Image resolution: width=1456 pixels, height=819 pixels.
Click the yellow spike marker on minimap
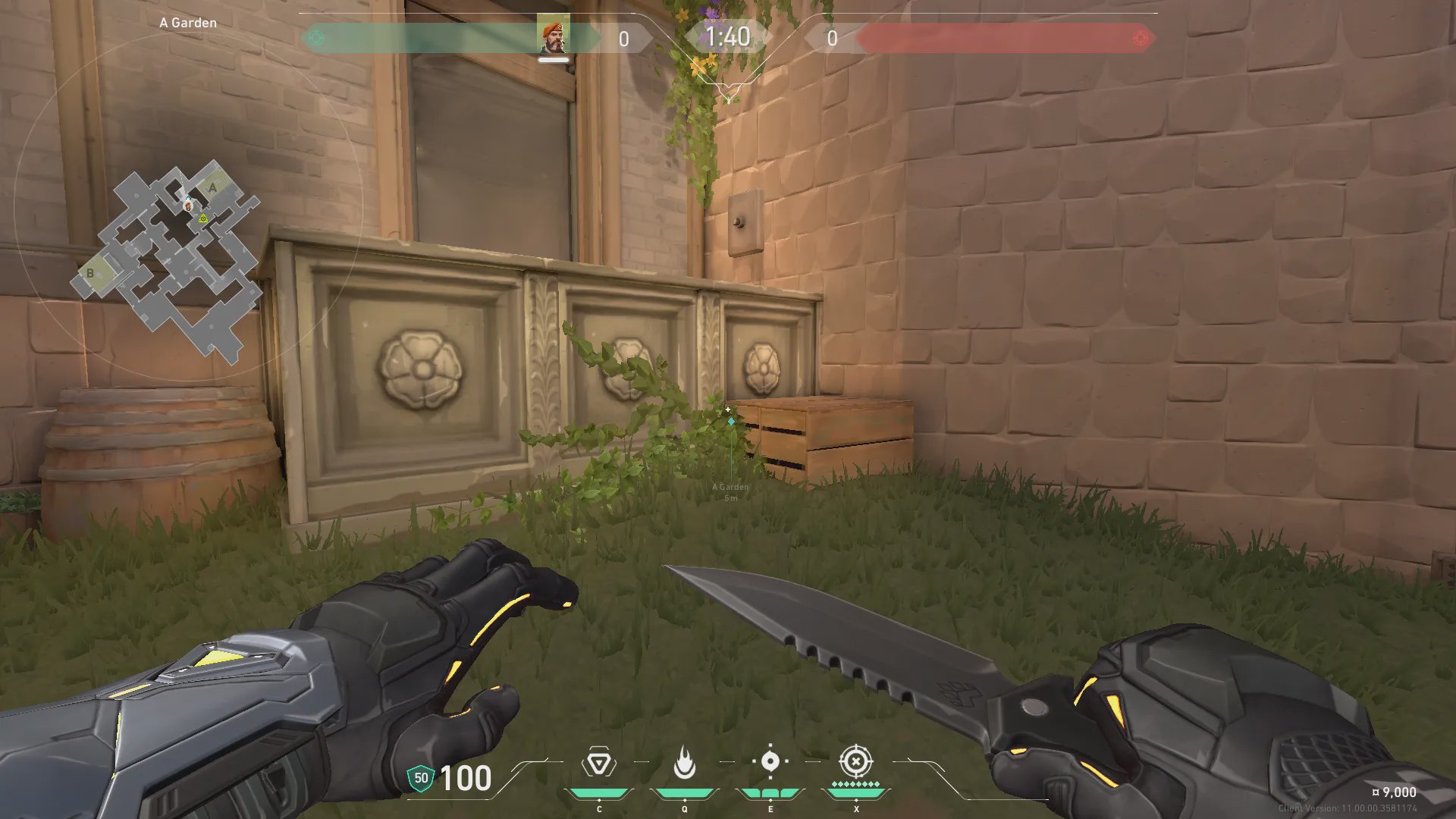pyautogui.click(x=203, y=218)
